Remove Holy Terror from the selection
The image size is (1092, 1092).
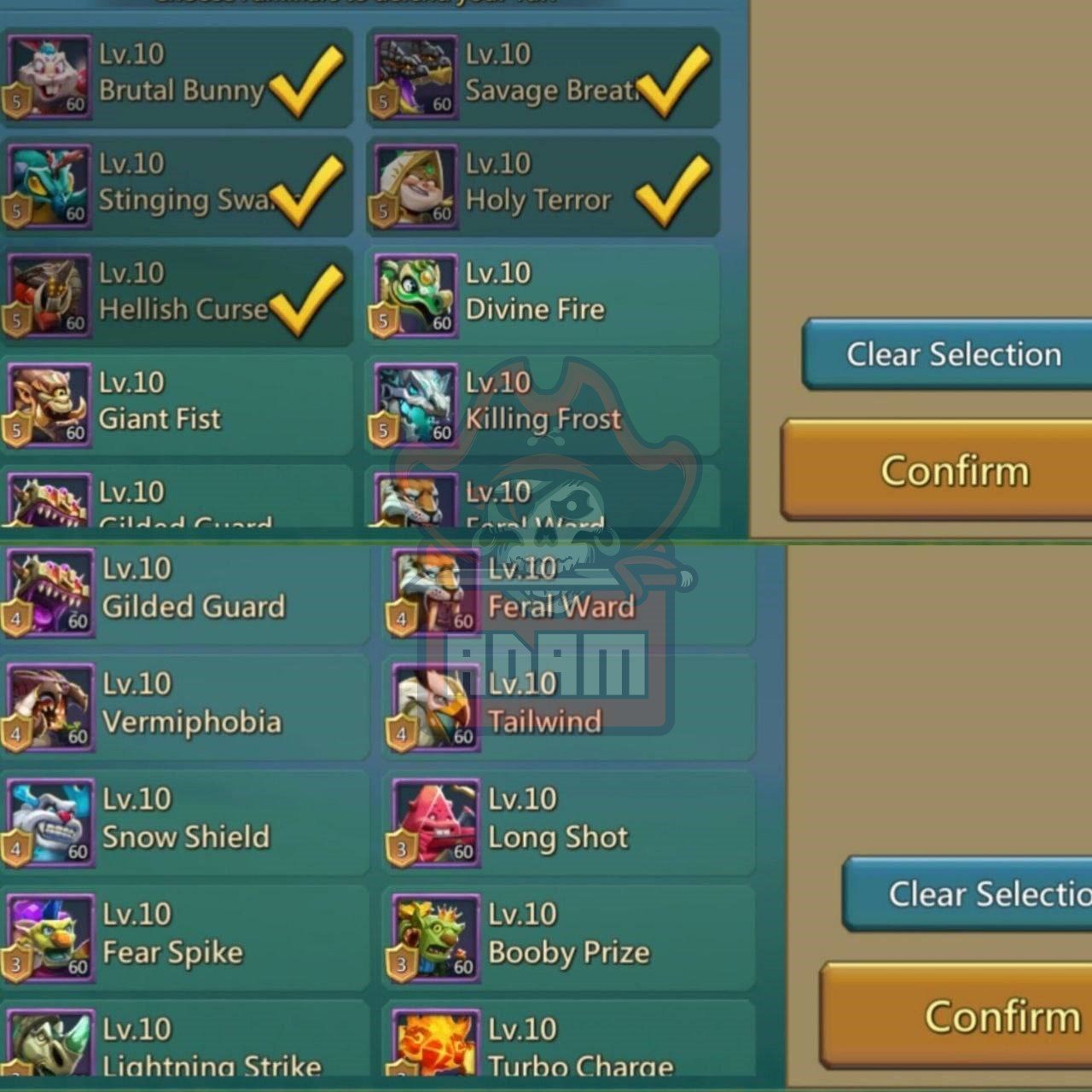point(543,186)
